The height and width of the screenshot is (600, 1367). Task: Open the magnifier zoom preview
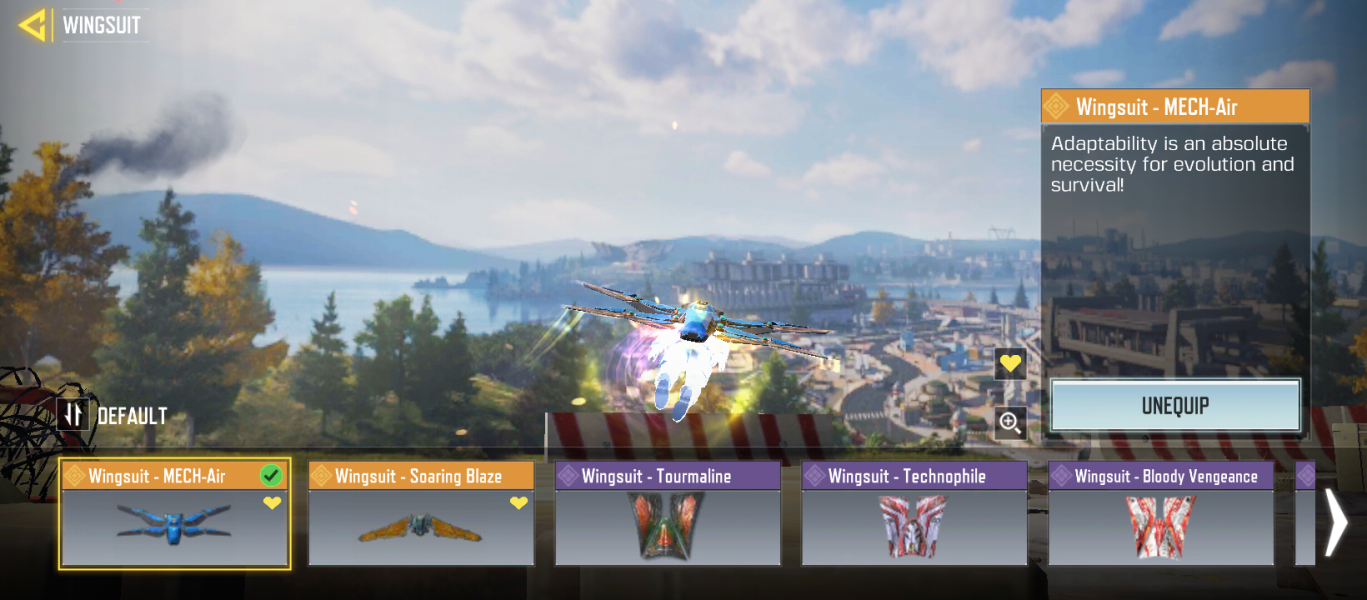pyautogui.click(x=1010, y=423)
